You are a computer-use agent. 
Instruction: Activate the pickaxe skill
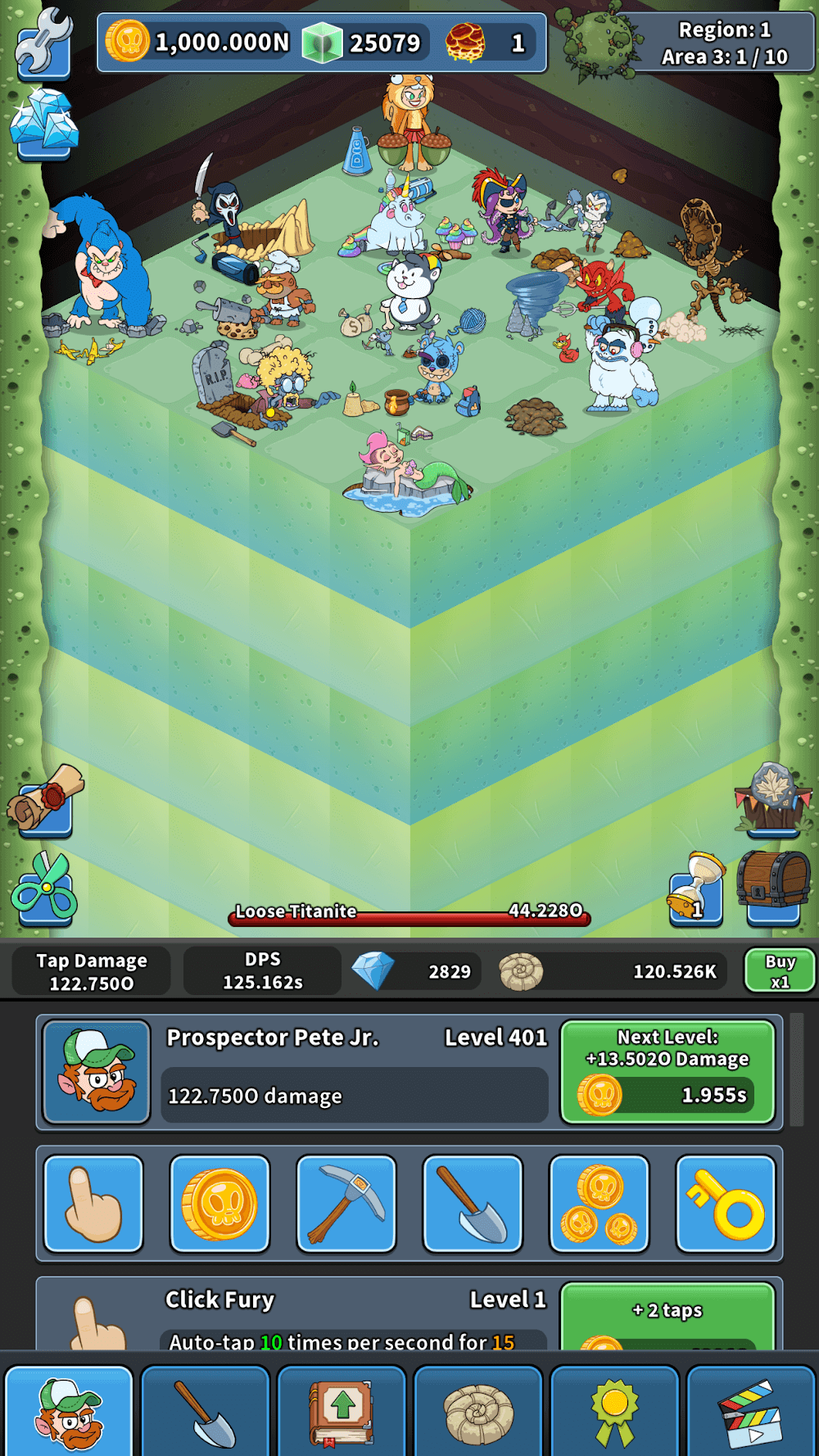[346, 1204]
